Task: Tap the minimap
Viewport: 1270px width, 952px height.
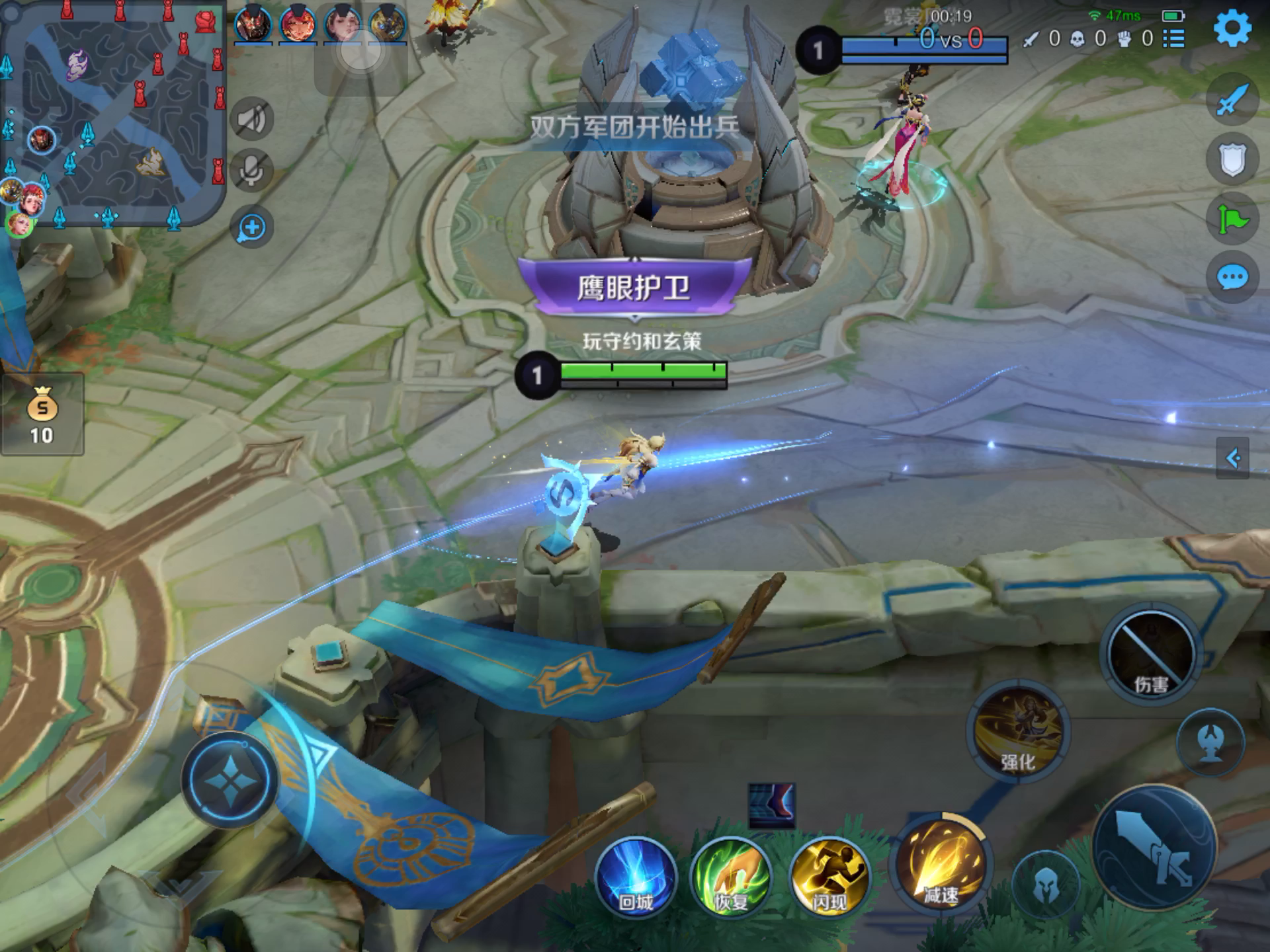Action: (x=114, y=114)
